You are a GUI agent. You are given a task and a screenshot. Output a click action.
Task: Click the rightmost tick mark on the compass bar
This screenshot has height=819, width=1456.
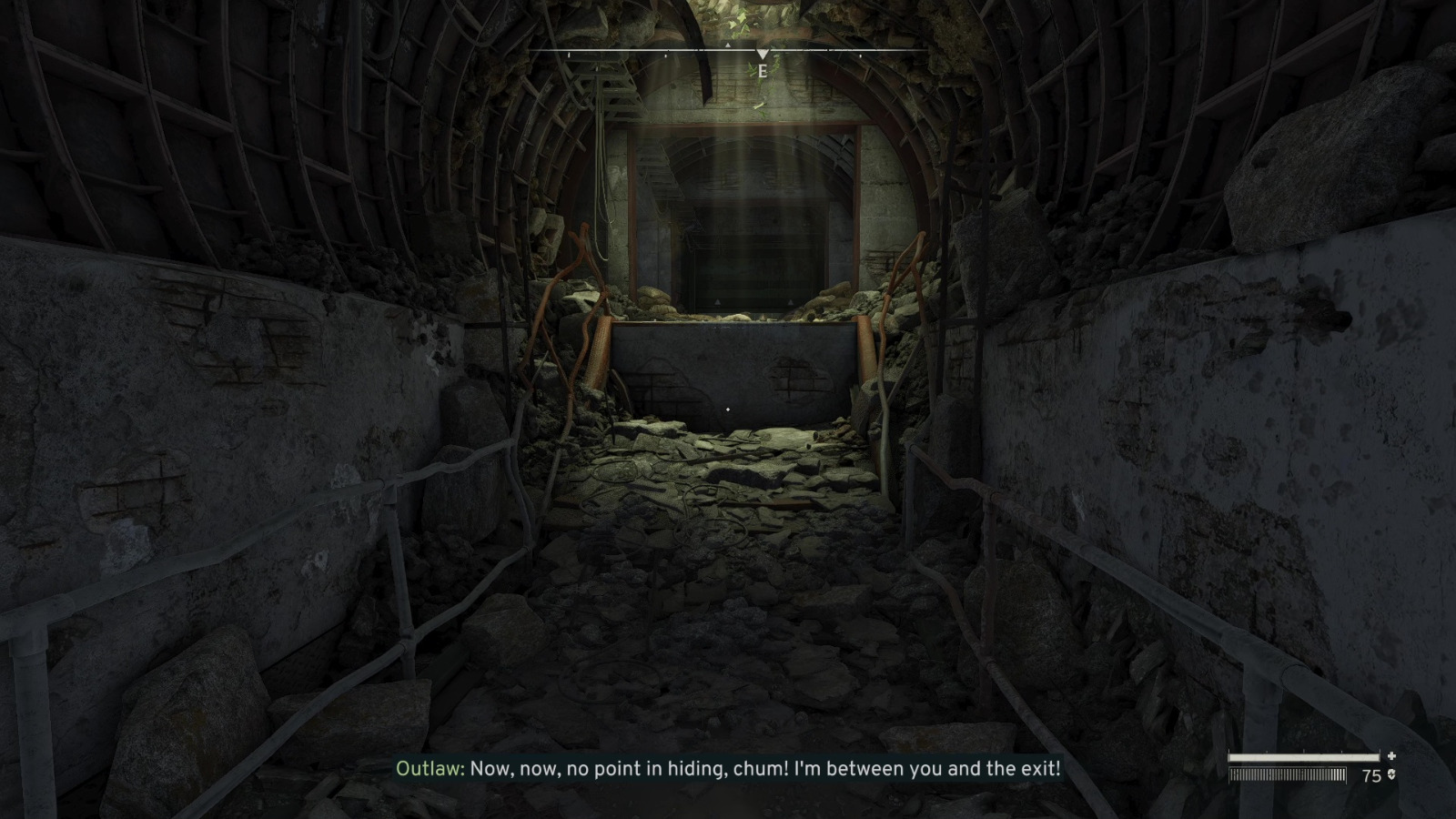861,55
